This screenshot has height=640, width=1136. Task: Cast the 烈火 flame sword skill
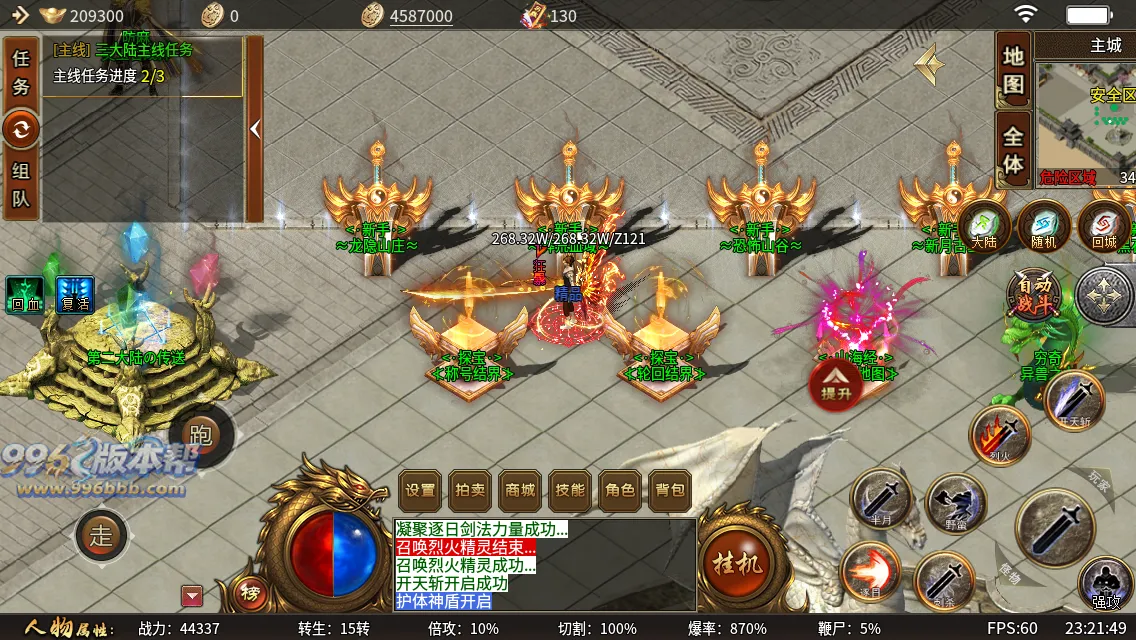coord(999,436)
